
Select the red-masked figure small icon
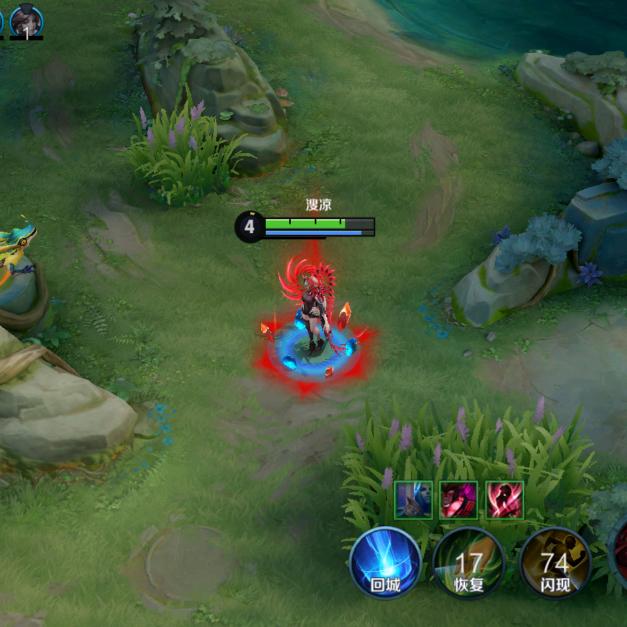pos(459,499)
